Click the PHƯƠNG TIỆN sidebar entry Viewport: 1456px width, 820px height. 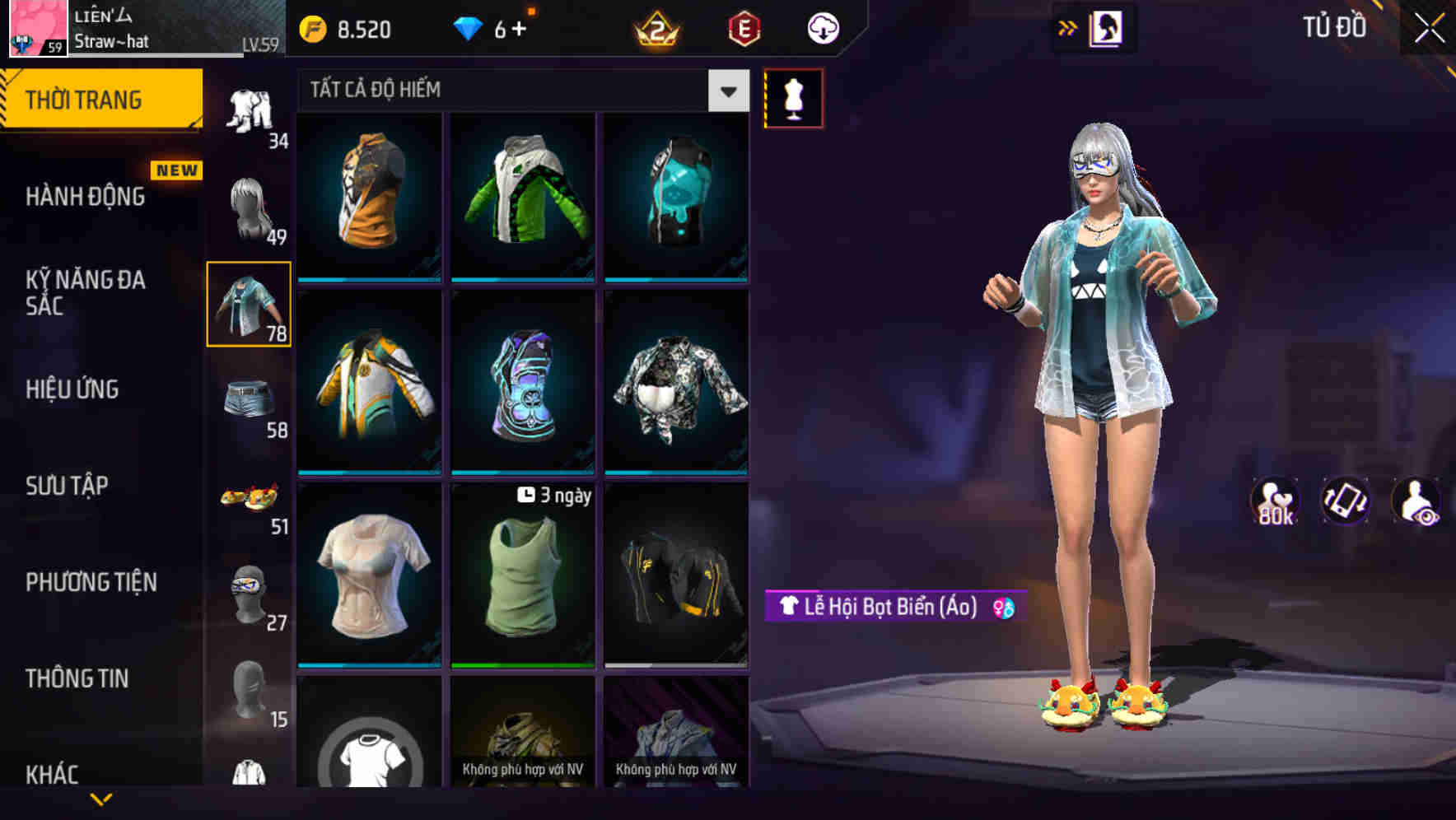click(91, 582)
